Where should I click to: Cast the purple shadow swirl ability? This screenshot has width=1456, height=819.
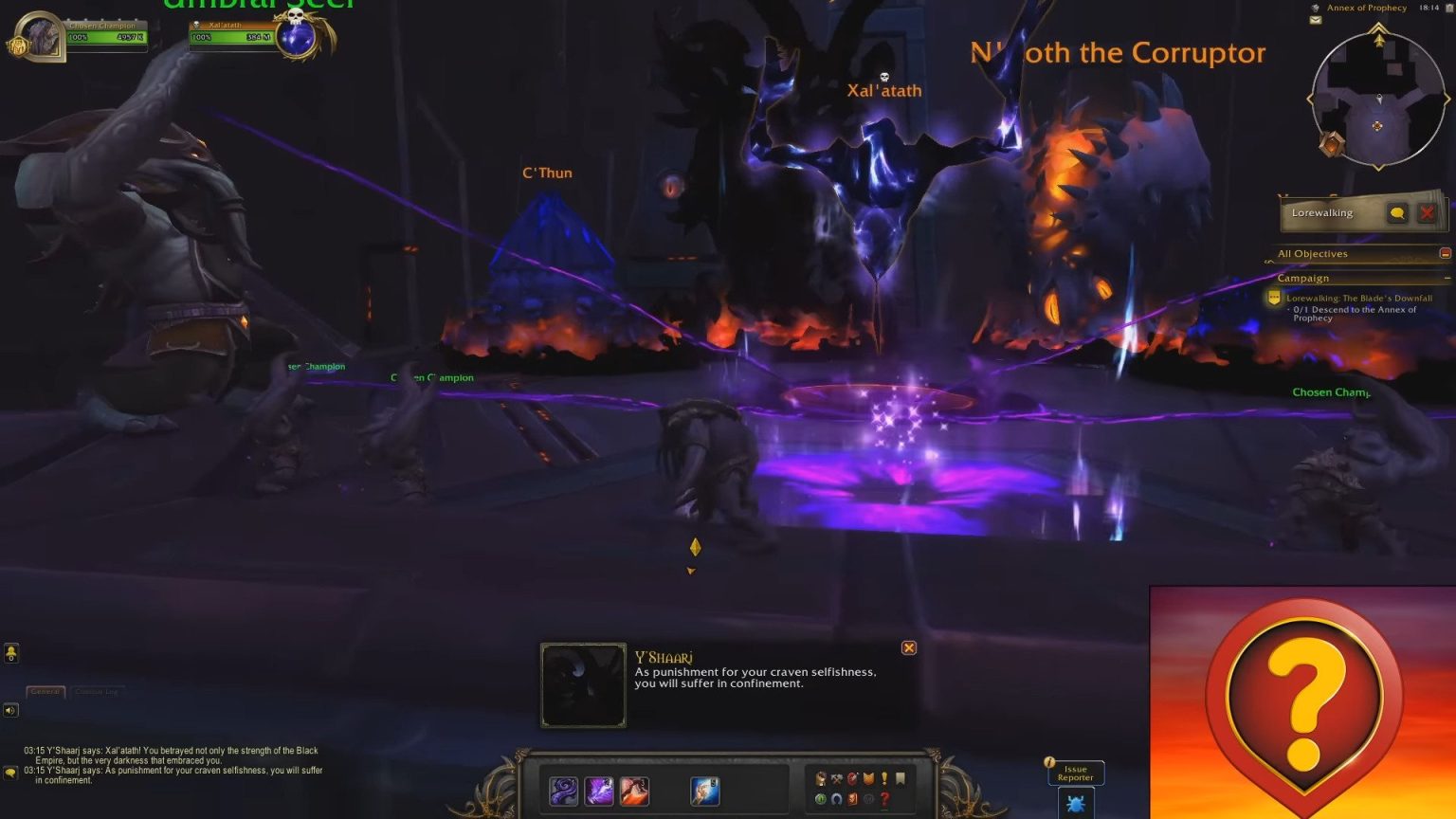point(564,792)
